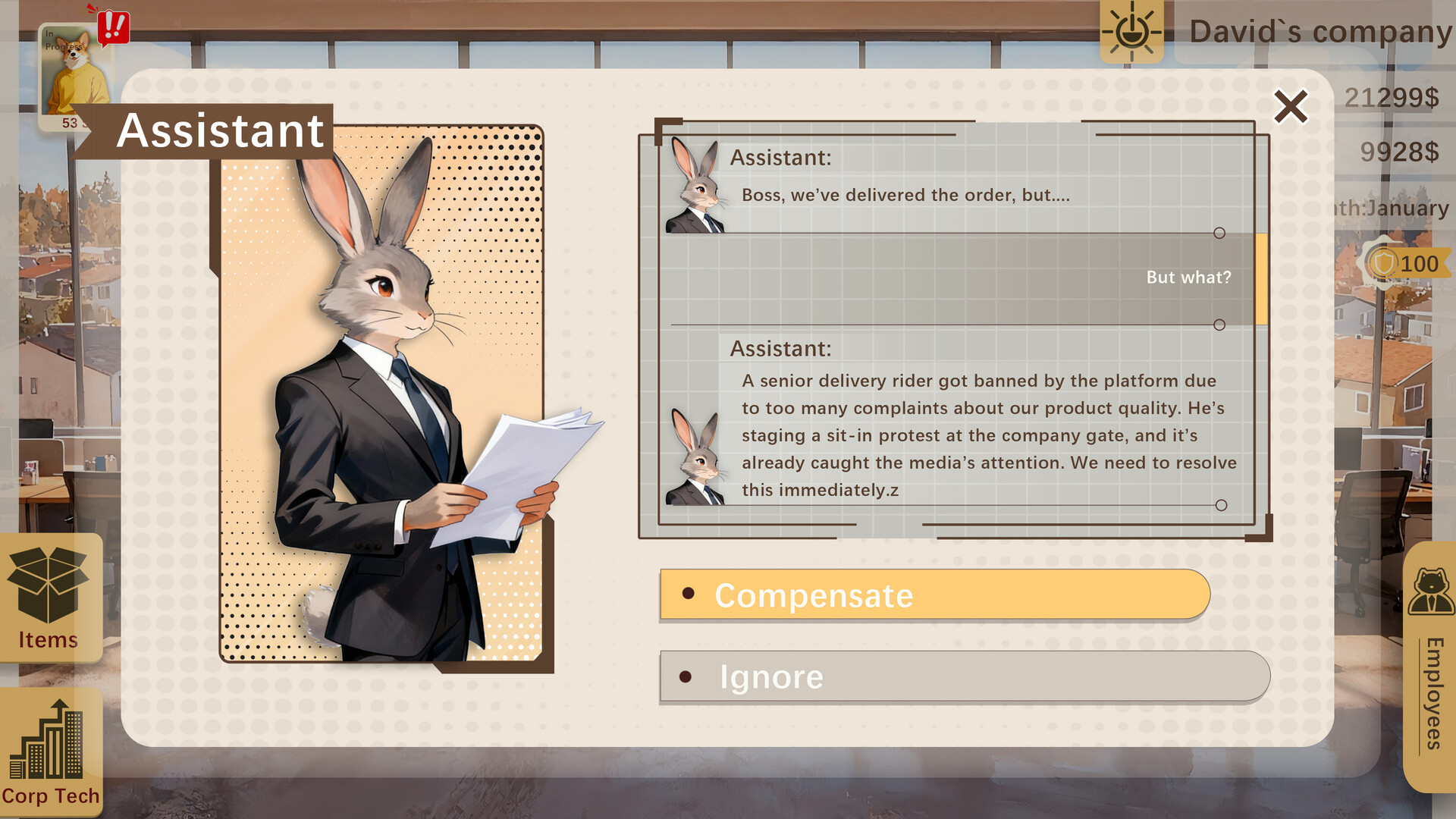Choose Ignore to dismiss the protest
Screen dimensions: 1456x819
click(771, 676)
